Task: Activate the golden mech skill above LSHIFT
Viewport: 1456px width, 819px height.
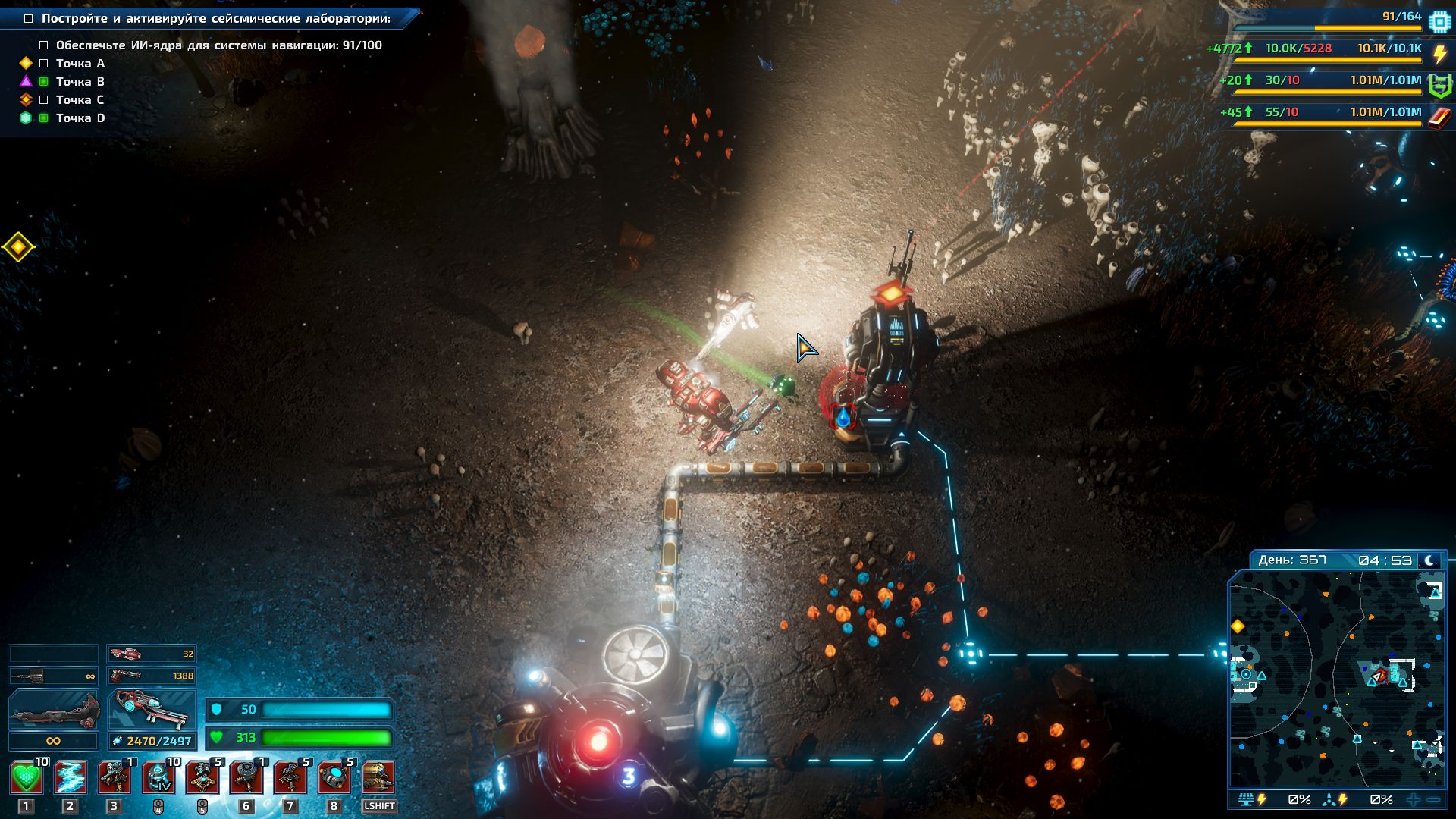Action: click(378, 778)
